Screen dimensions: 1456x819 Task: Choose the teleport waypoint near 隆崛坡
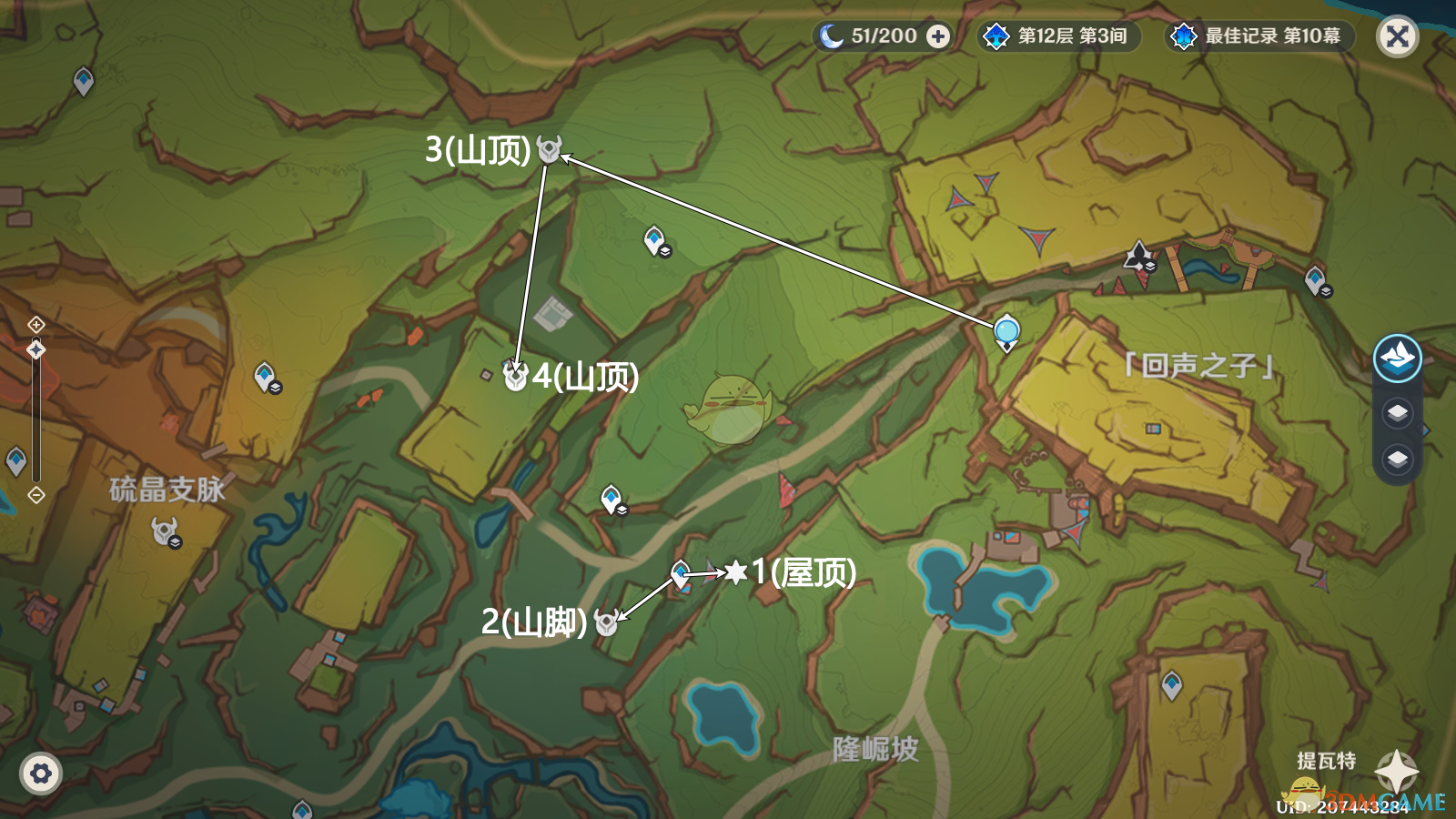(1172, 683)
